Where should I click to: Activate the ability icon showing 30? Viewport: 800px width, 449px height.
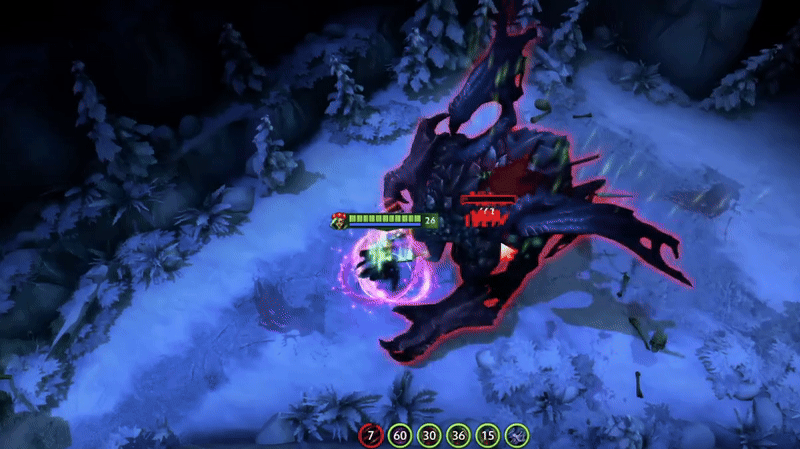[x=429, y=435]
